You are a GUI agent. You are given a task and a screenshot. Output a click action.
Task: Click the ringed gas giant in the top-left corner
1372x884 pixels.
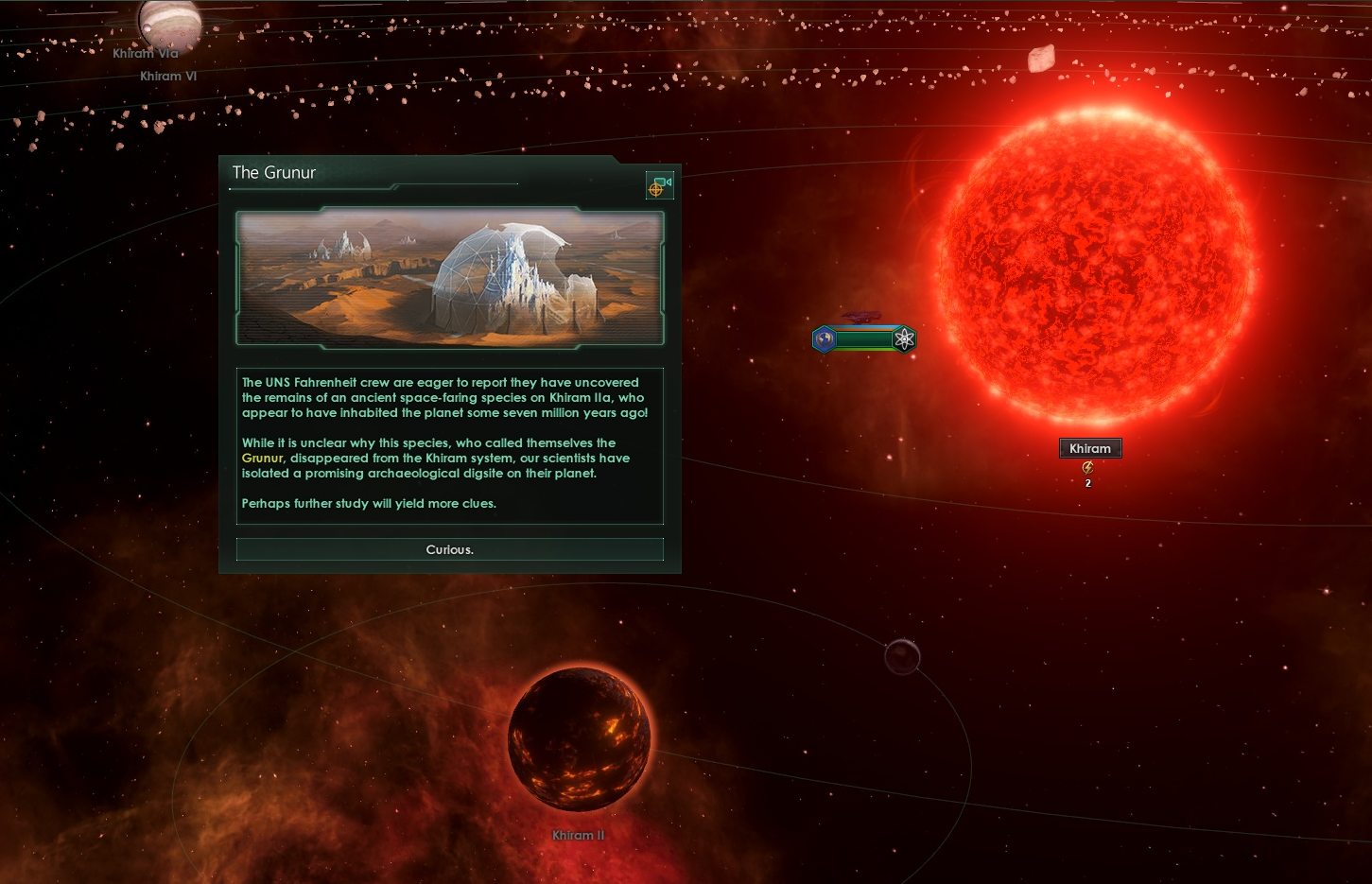tap(168, 24)
